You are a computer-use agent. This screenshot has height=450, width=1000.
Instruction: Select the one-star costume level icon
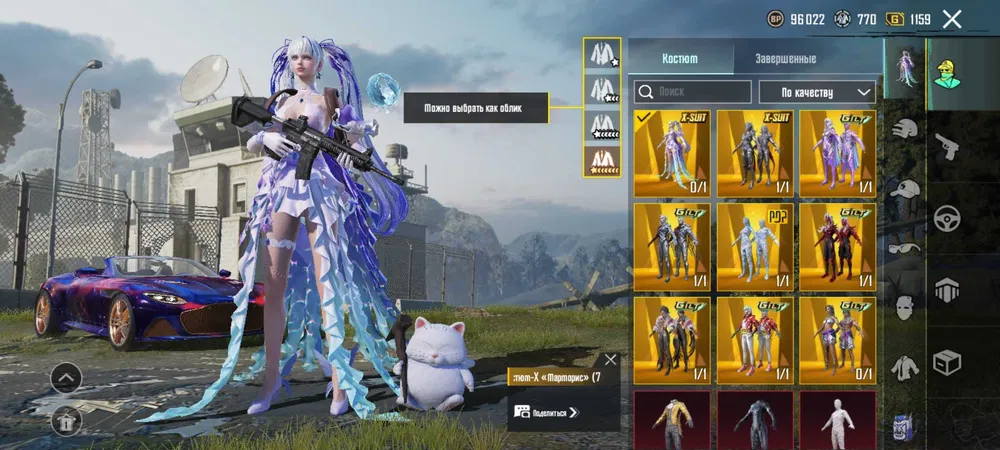point(600,54)
